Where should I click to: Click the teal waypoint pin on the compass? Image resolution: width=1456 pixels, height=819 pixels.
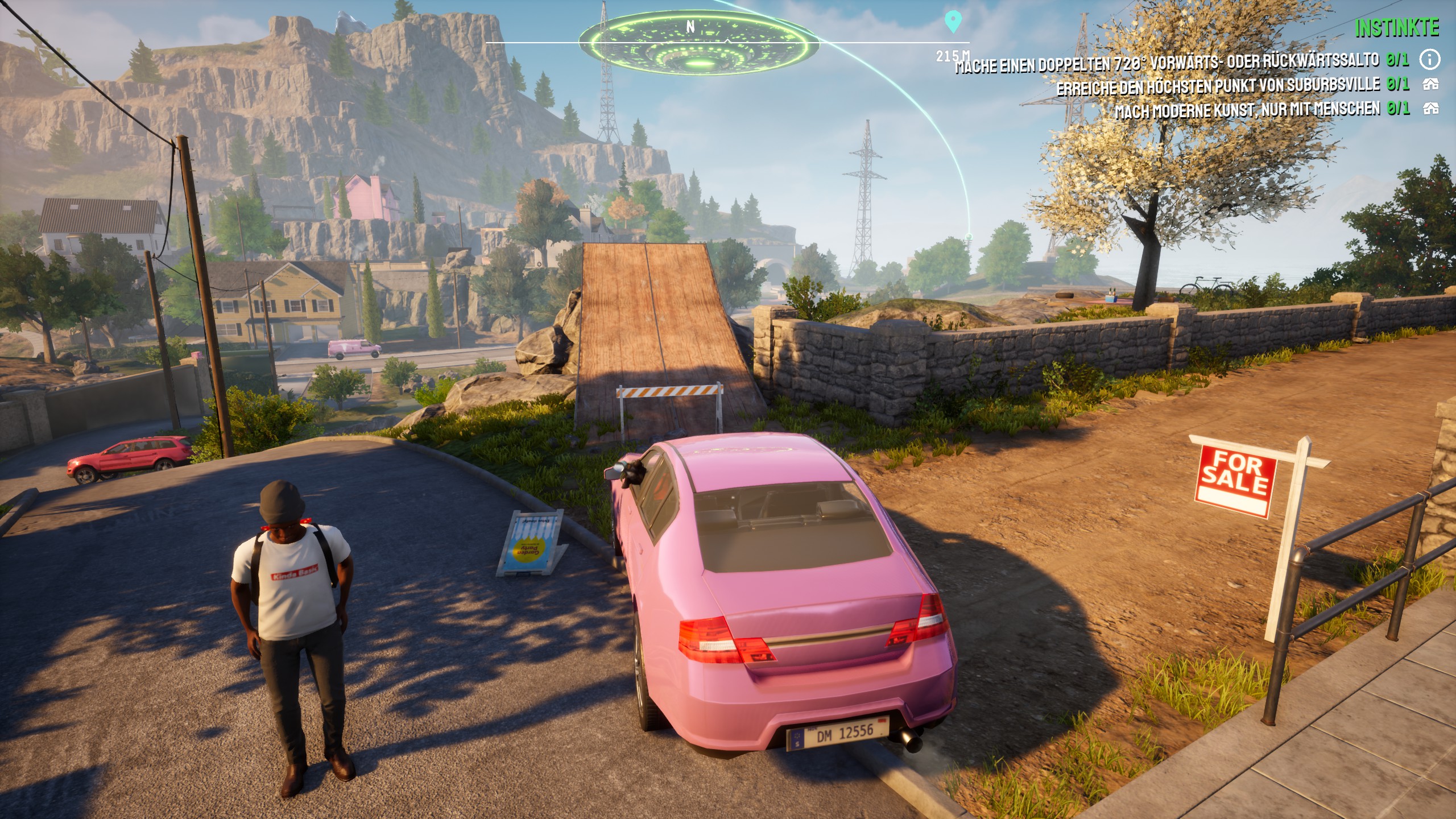[953, 22]
